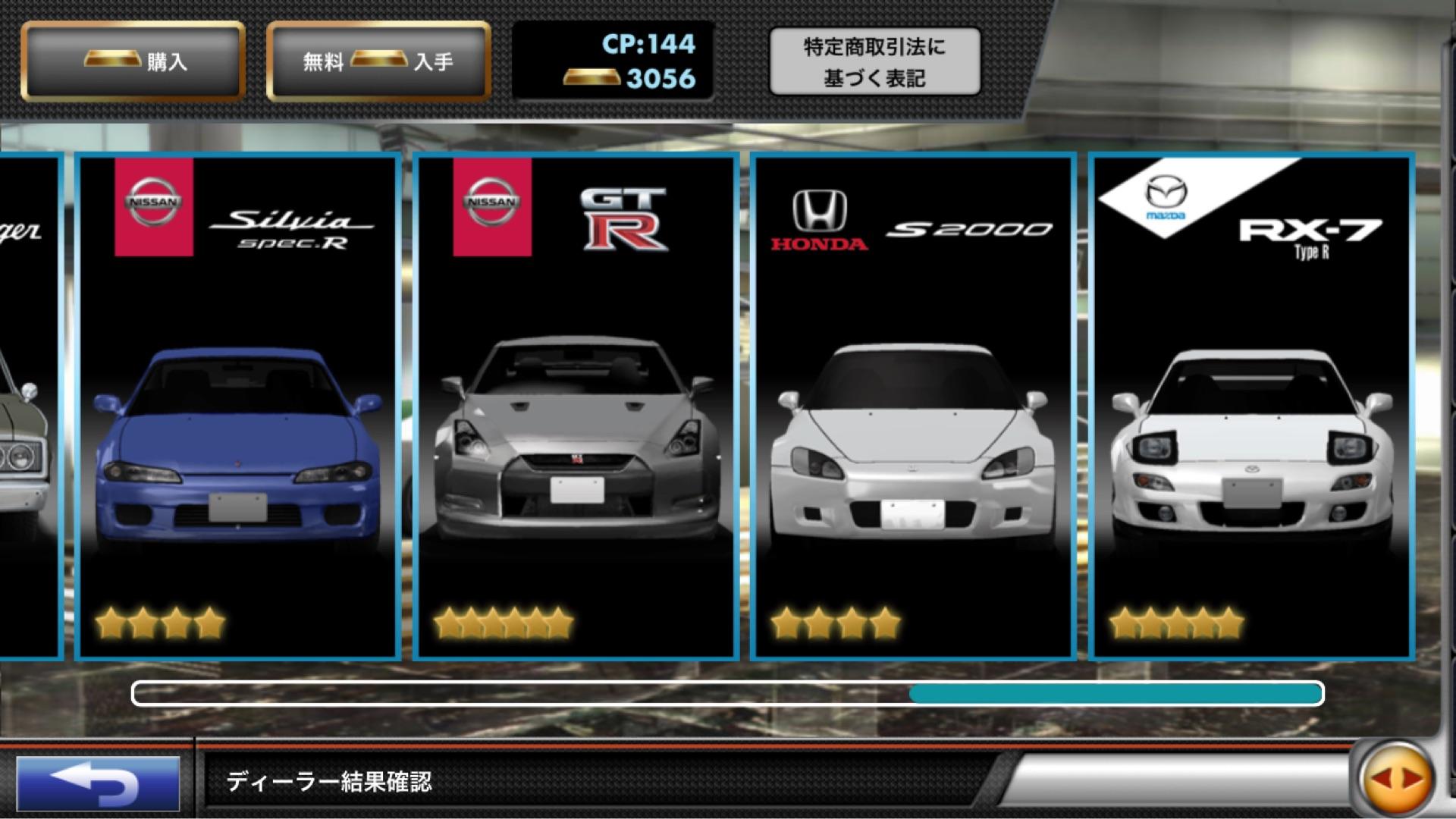Go back with the blue arrow button
1456x819 pixels.
pos(98,782)
